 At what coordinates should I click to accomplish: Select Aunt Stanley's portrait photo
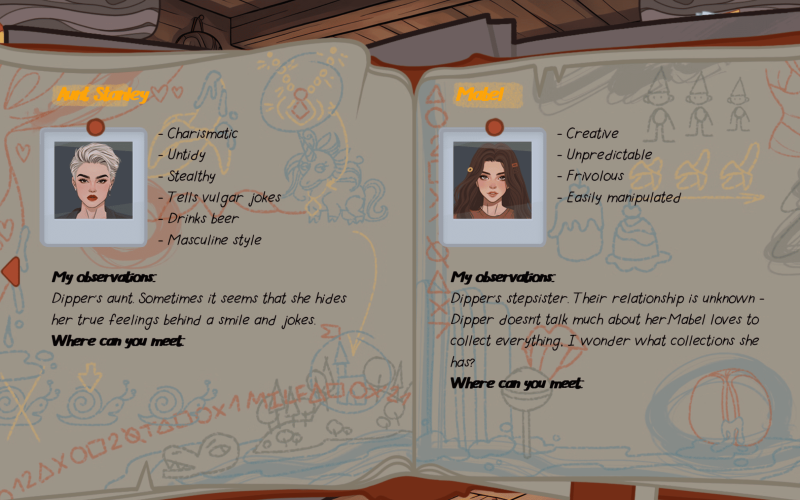[x=93, y=181]
